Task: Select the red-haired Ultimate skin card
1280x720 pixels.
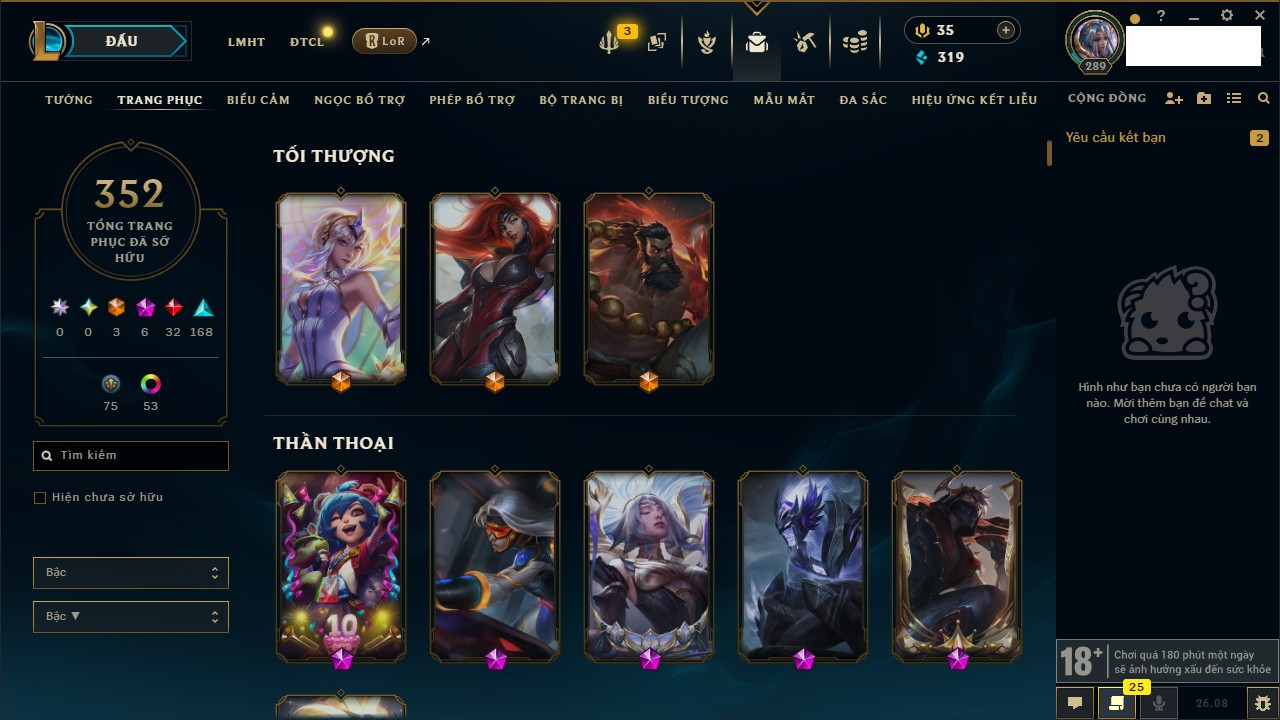Action: (495, 287)
